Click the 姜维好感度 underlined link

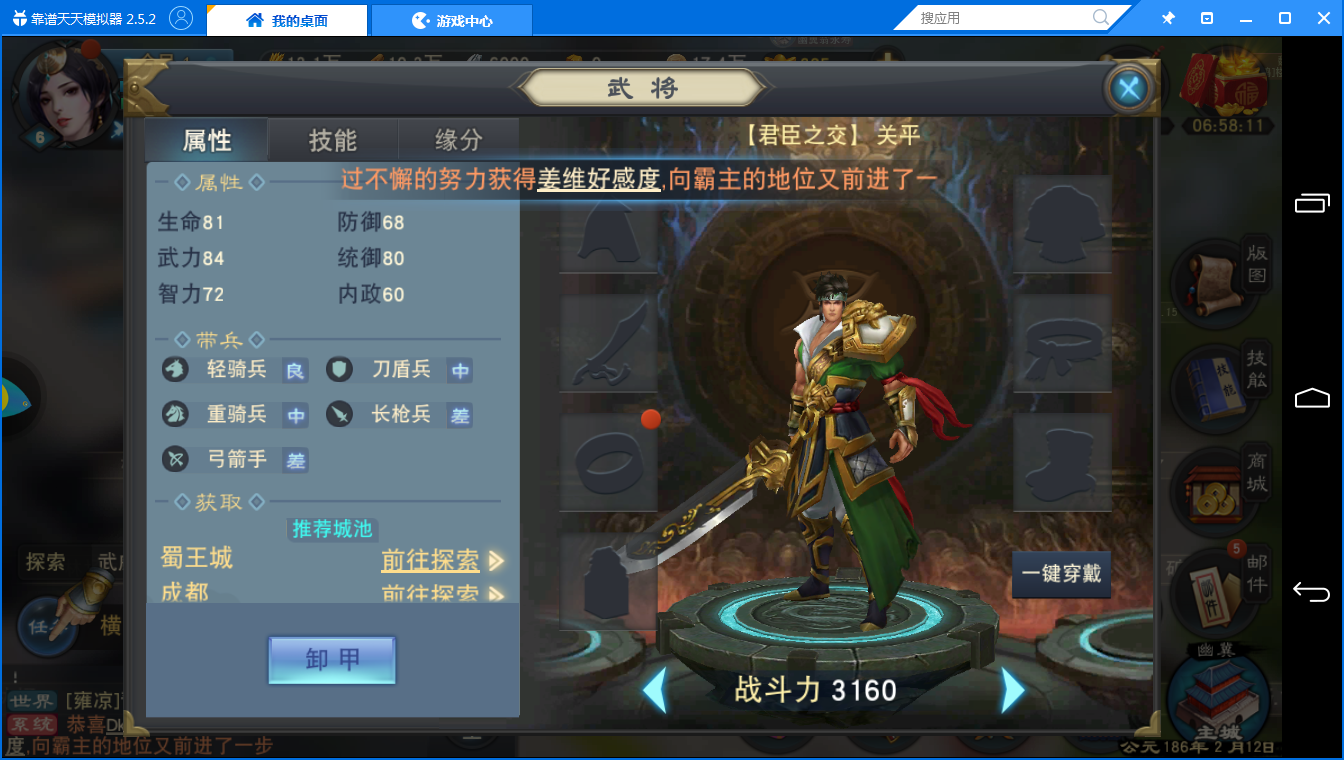[x=599, y=179]
